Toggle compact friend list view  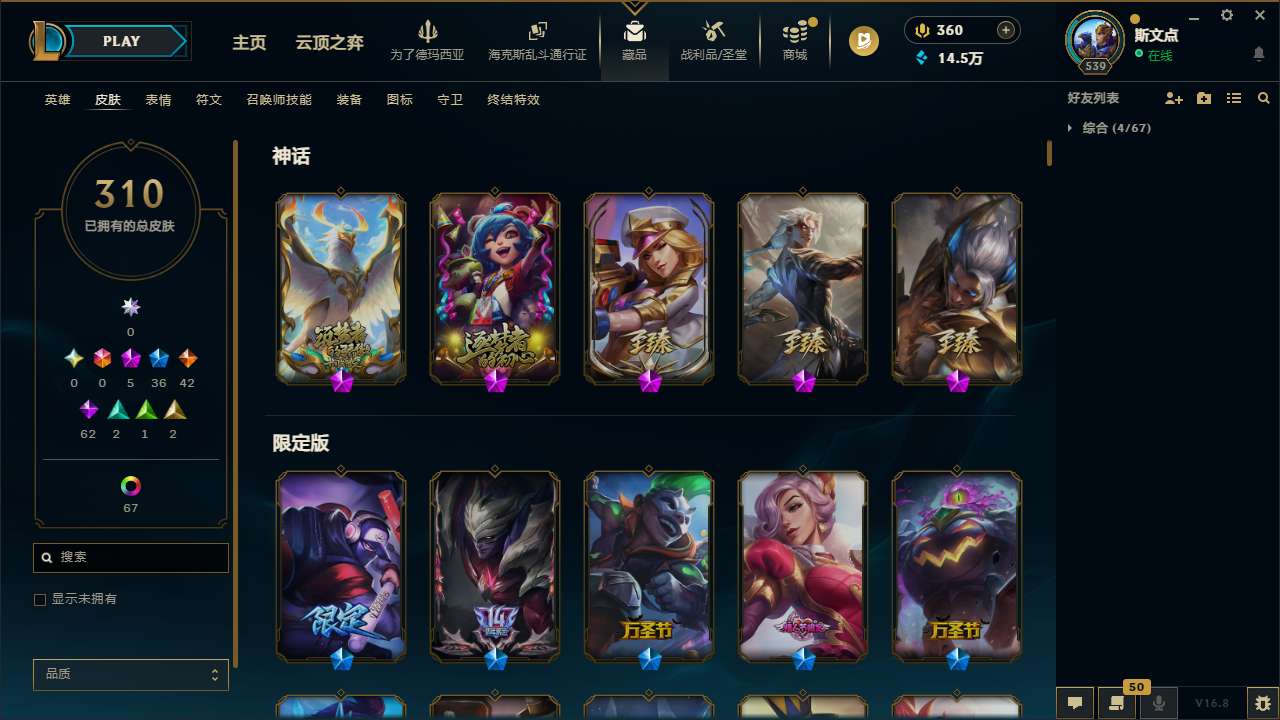click(x=1234, y=98)
